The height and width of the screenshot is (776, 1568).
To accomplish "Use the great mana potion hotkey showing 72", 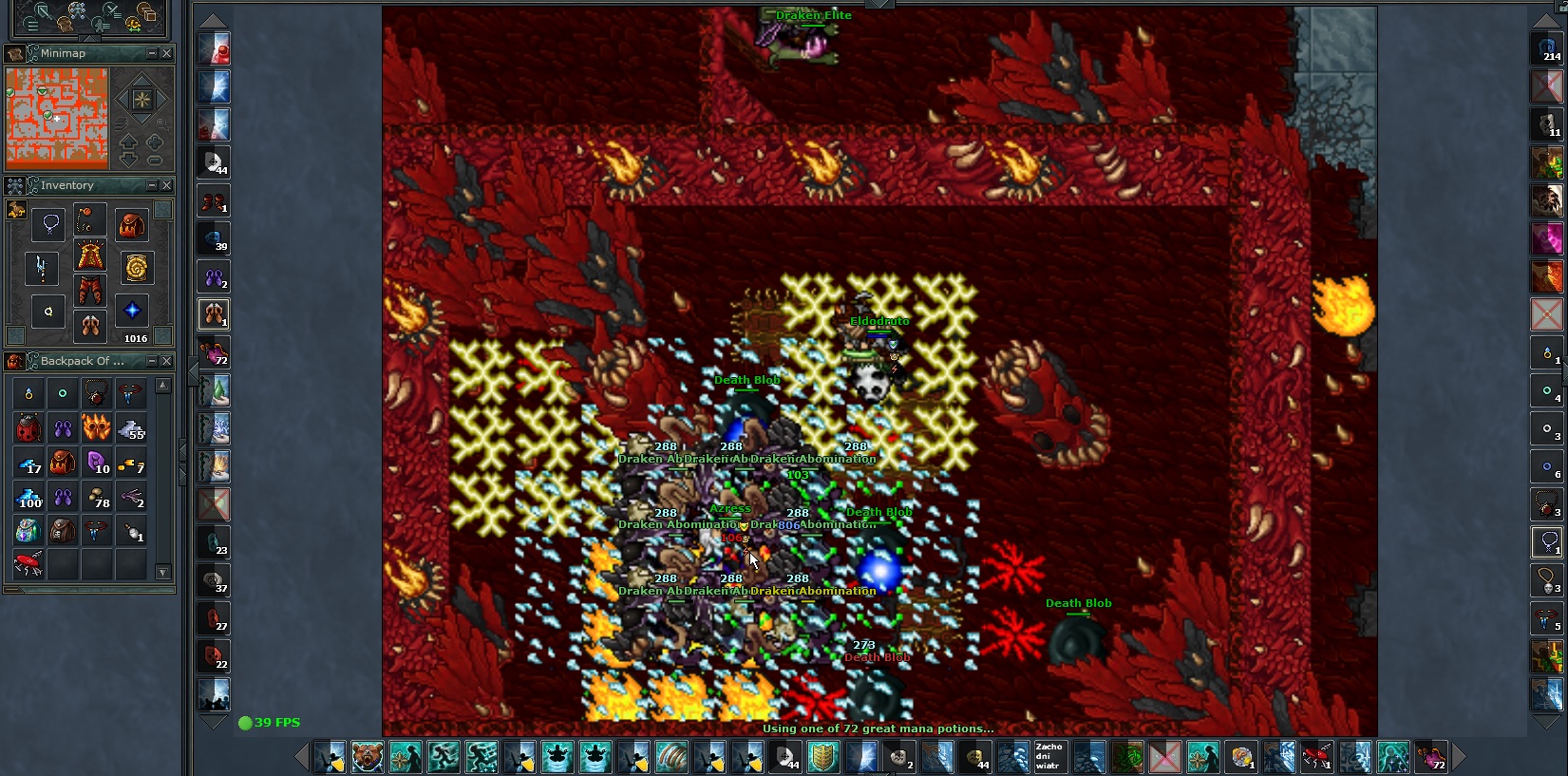I will (x=1430, y=757).
